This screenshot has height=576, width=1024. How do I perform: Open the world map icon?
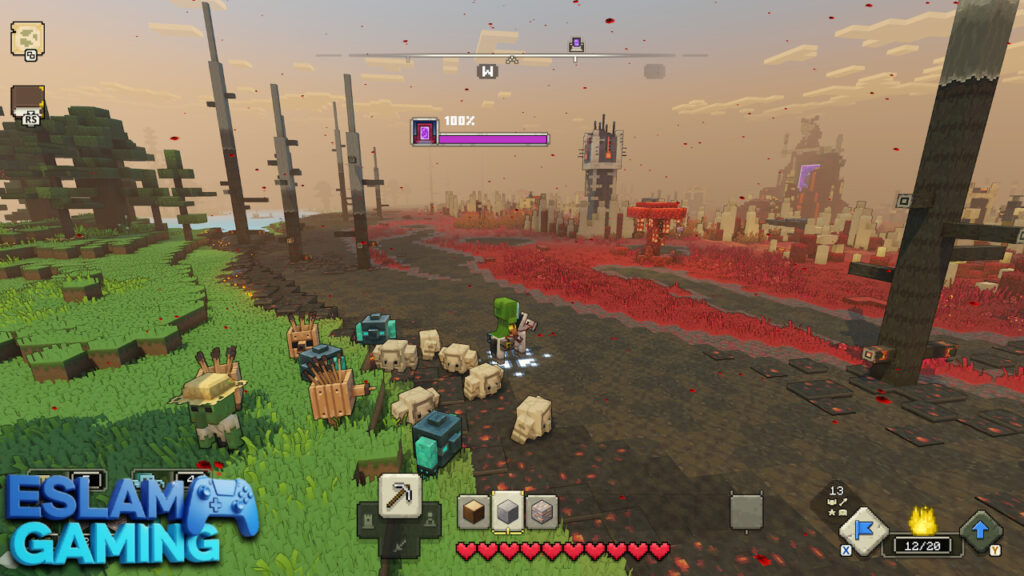(27, 38)
